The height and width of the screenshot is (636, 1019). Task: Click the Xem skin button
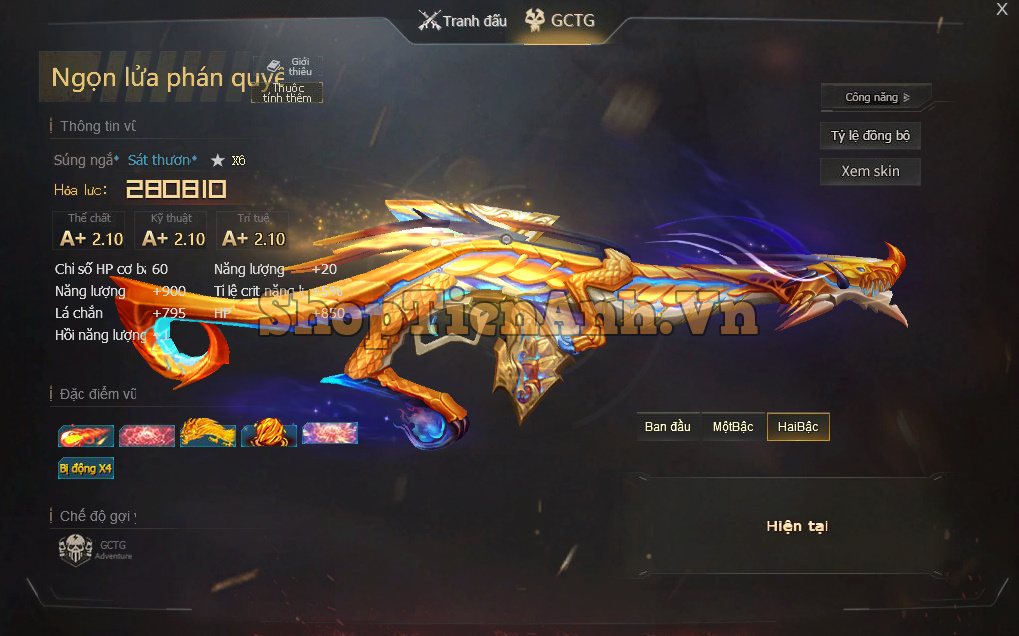pyautogui.click(x=870, y=171)
